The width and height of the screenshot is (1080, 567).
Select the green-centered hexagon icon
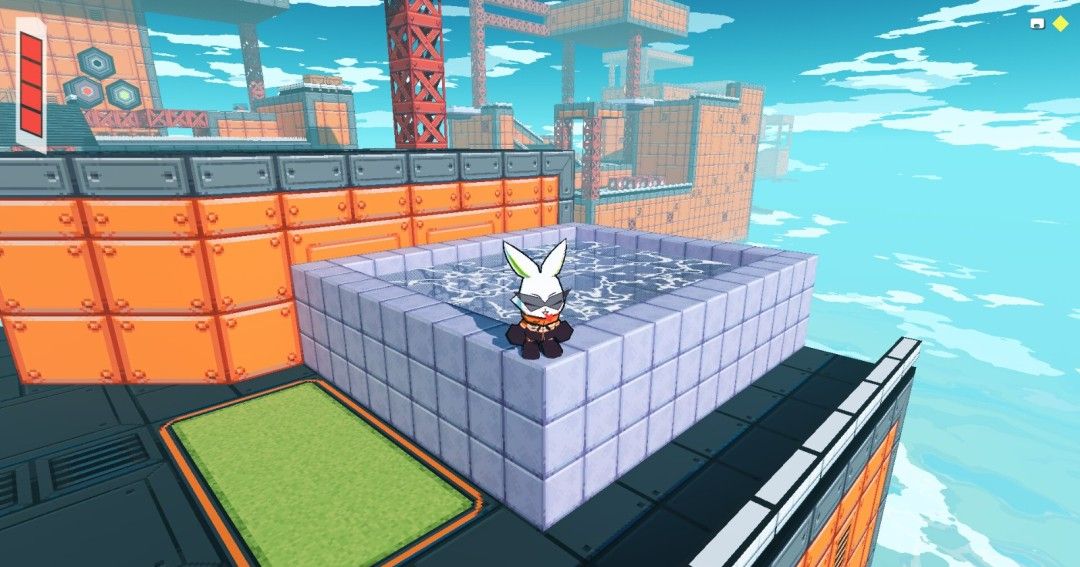123,94
